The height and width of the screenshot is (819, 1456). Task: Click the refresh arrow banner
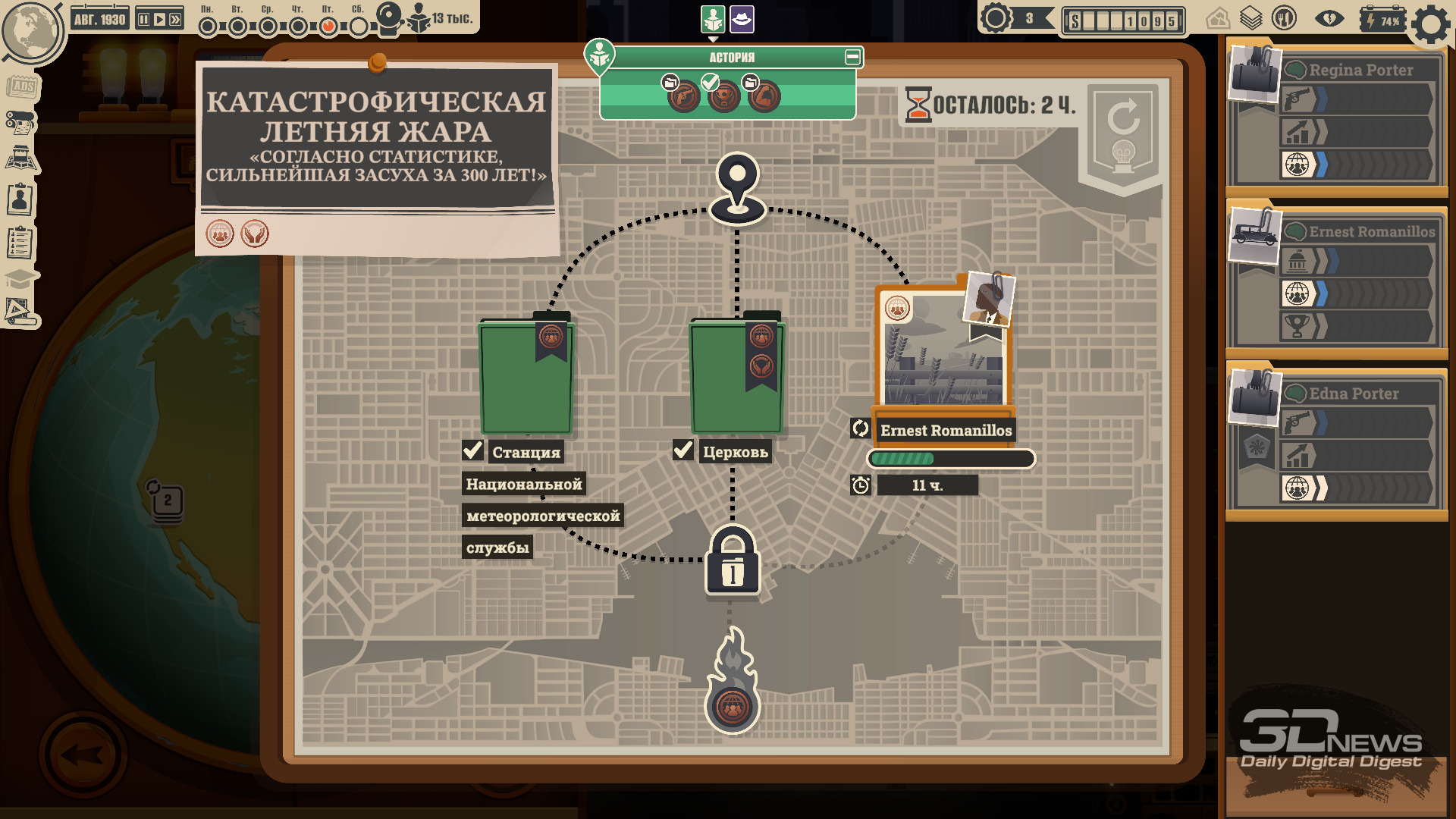click(x=1123, y=130)
